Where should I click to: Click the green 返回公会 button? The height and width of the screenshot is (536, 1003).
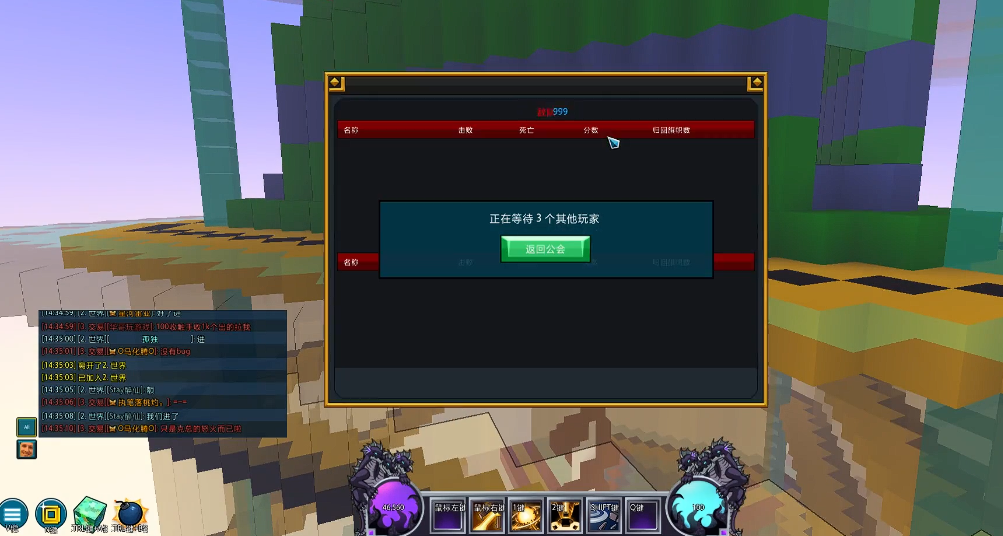point(545,249)
